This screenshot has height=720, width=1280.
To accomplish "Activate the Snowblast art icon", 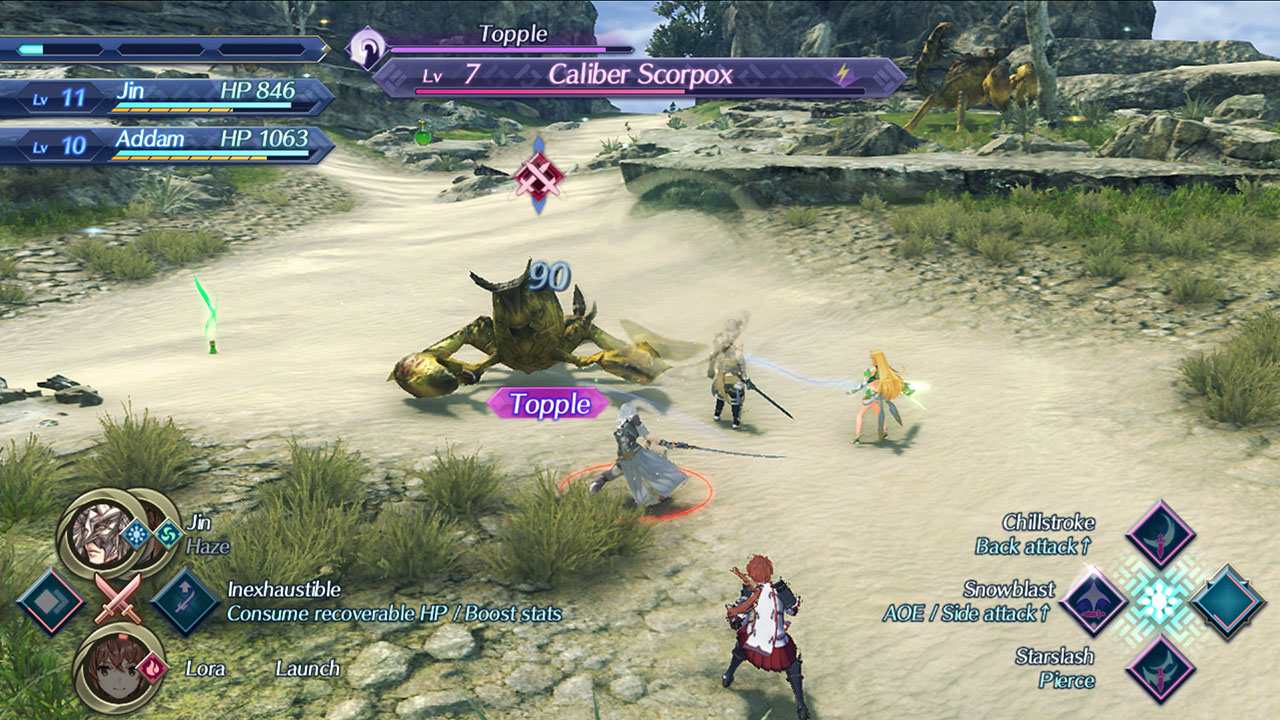I will click(1094, 602).
